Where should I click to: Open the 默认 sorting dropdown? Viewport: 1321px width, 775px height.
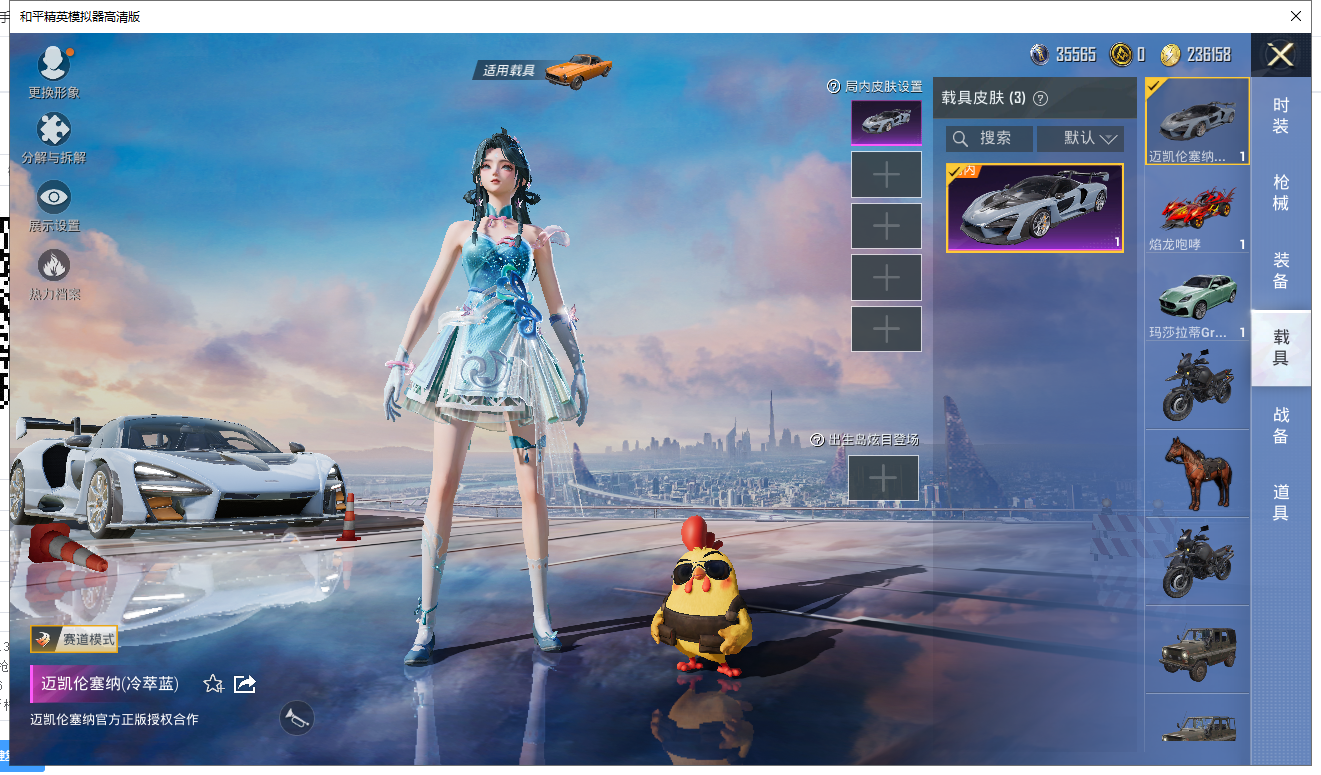1080,139
